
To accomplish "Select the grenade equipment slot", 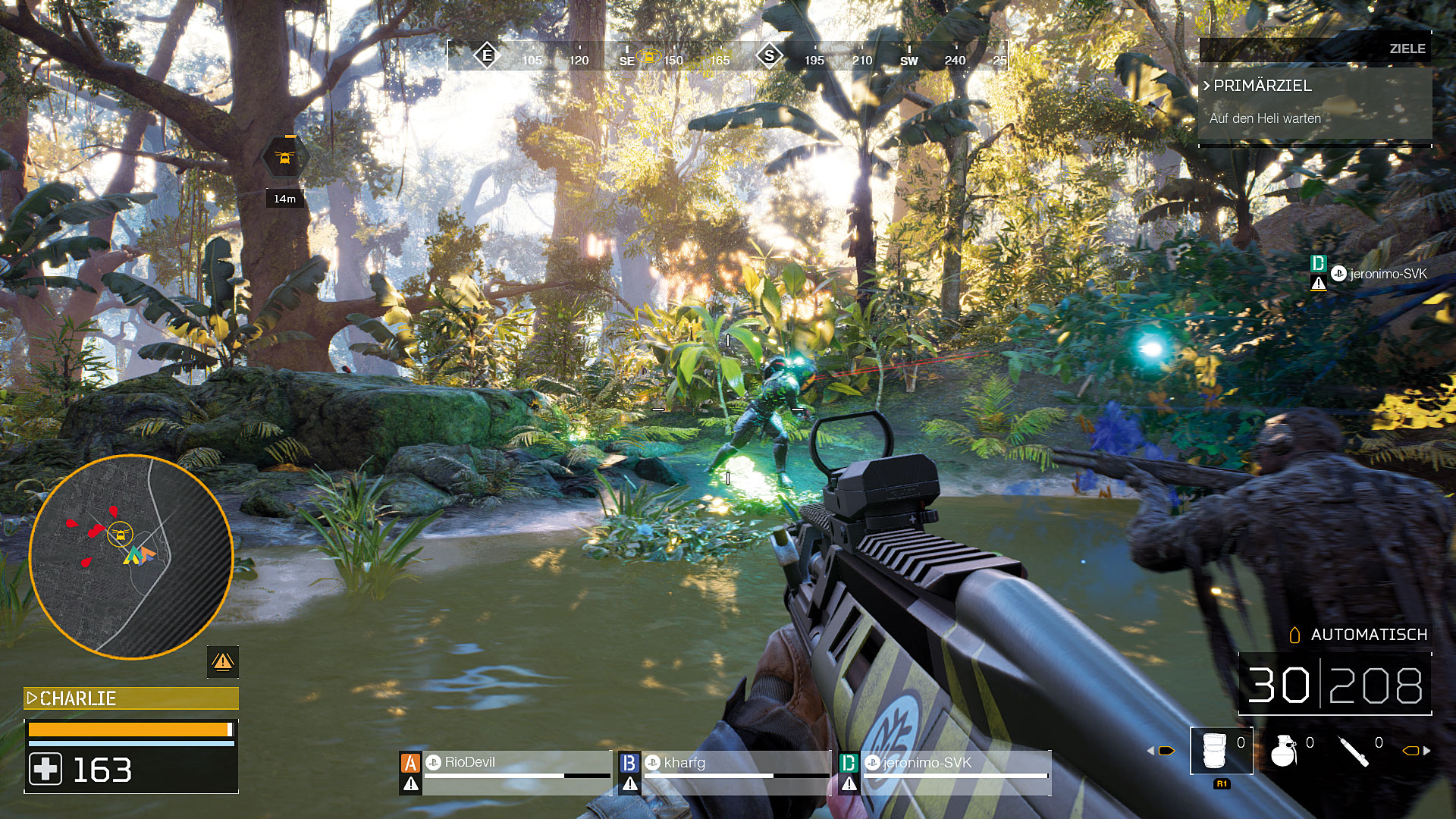I will [1285, 751].
